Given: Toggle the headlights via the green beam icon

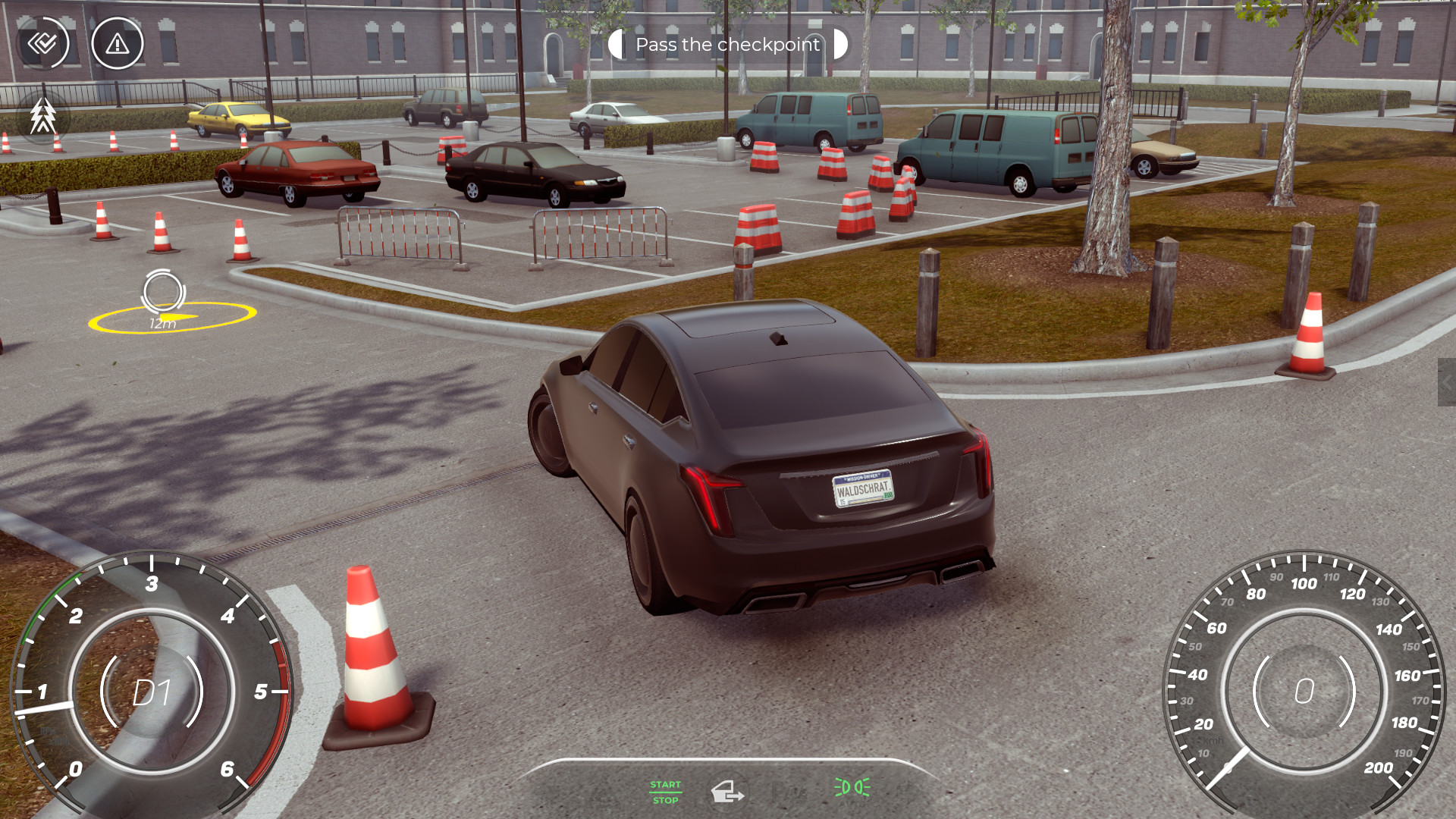Looking at the screenshot, I should point(851,789).
